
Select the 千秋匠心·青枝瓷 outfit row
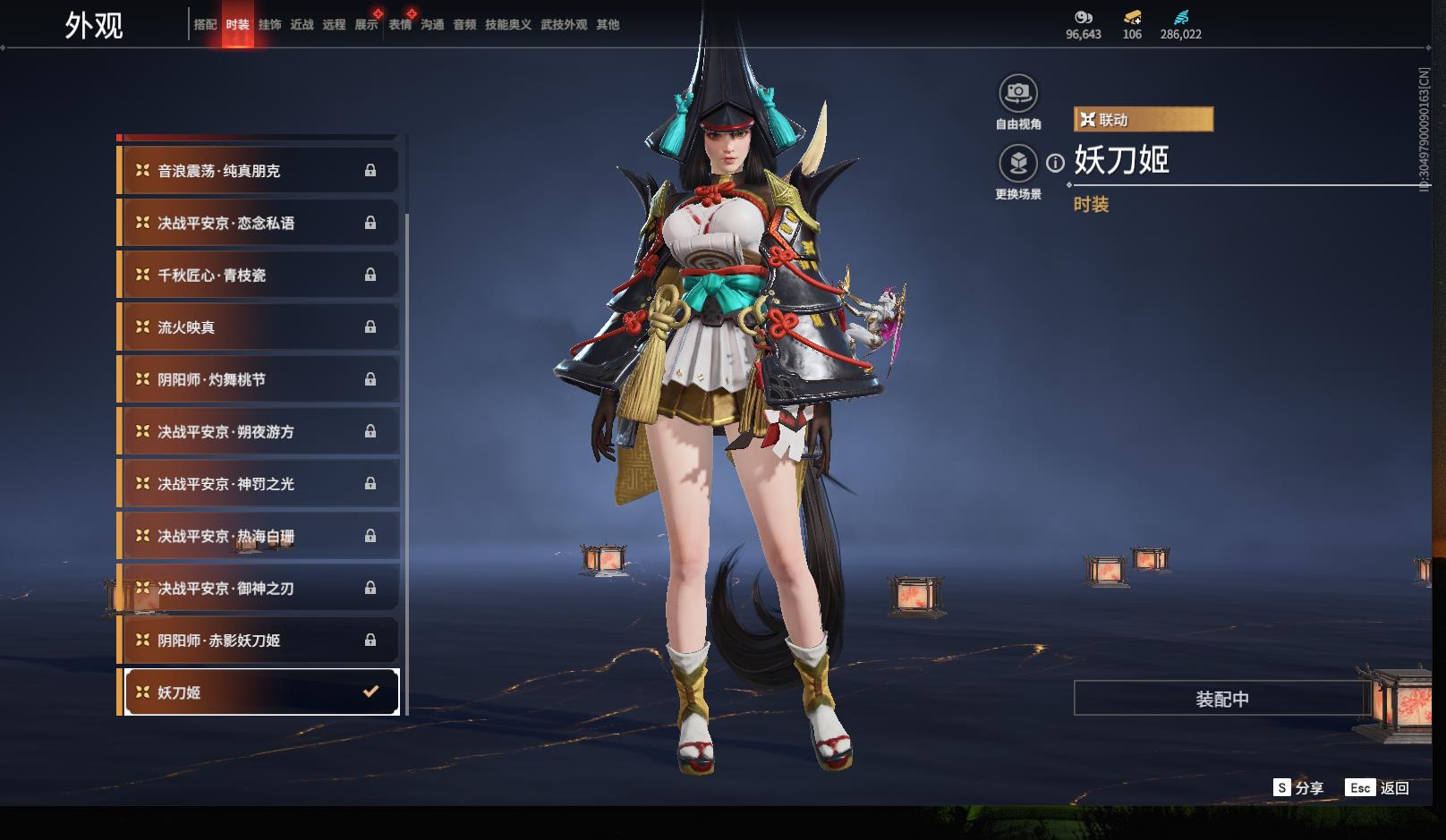[258, 276]
